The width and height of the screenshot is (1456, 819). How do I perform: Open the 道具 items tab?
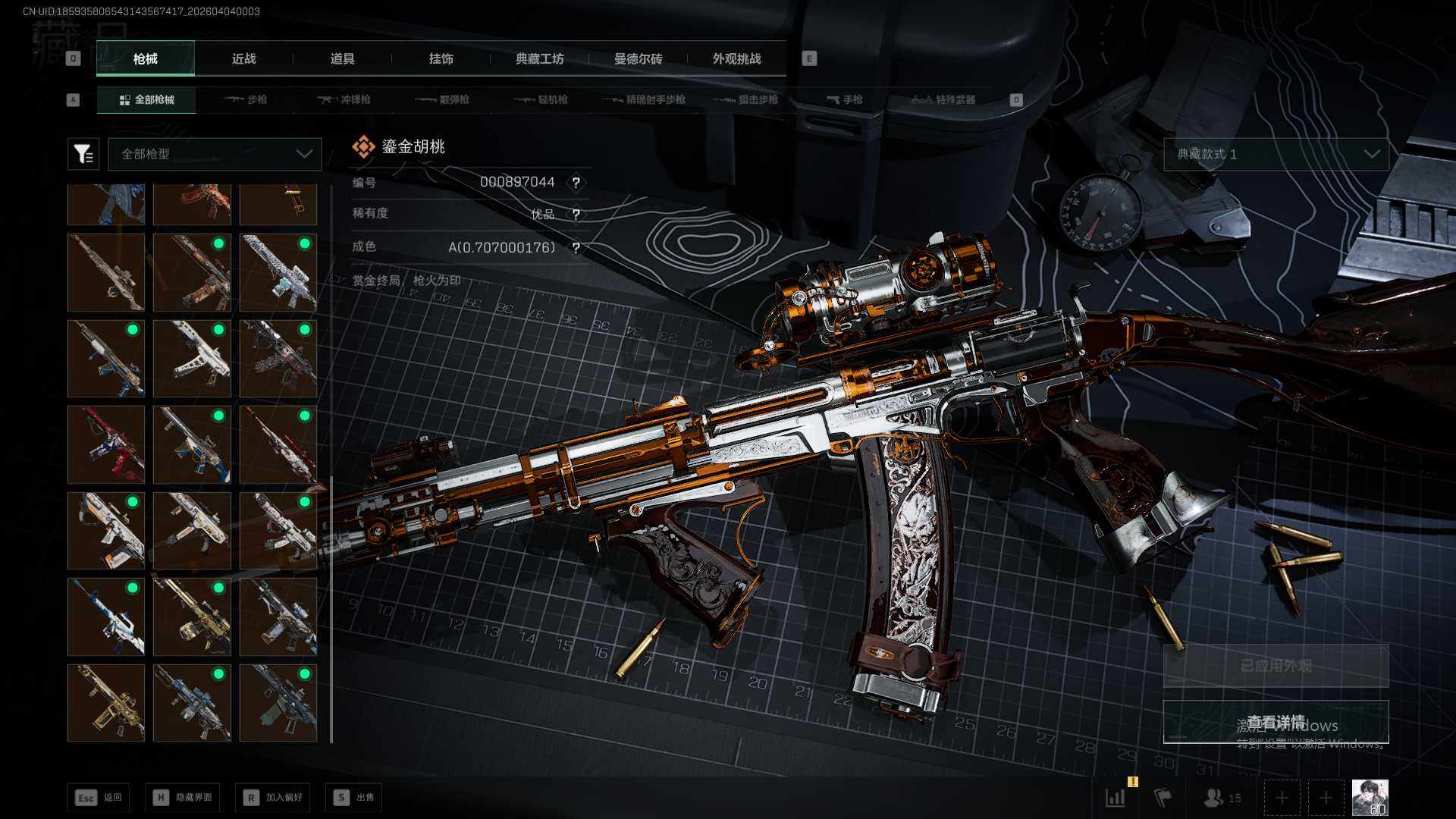coord(342,59)
